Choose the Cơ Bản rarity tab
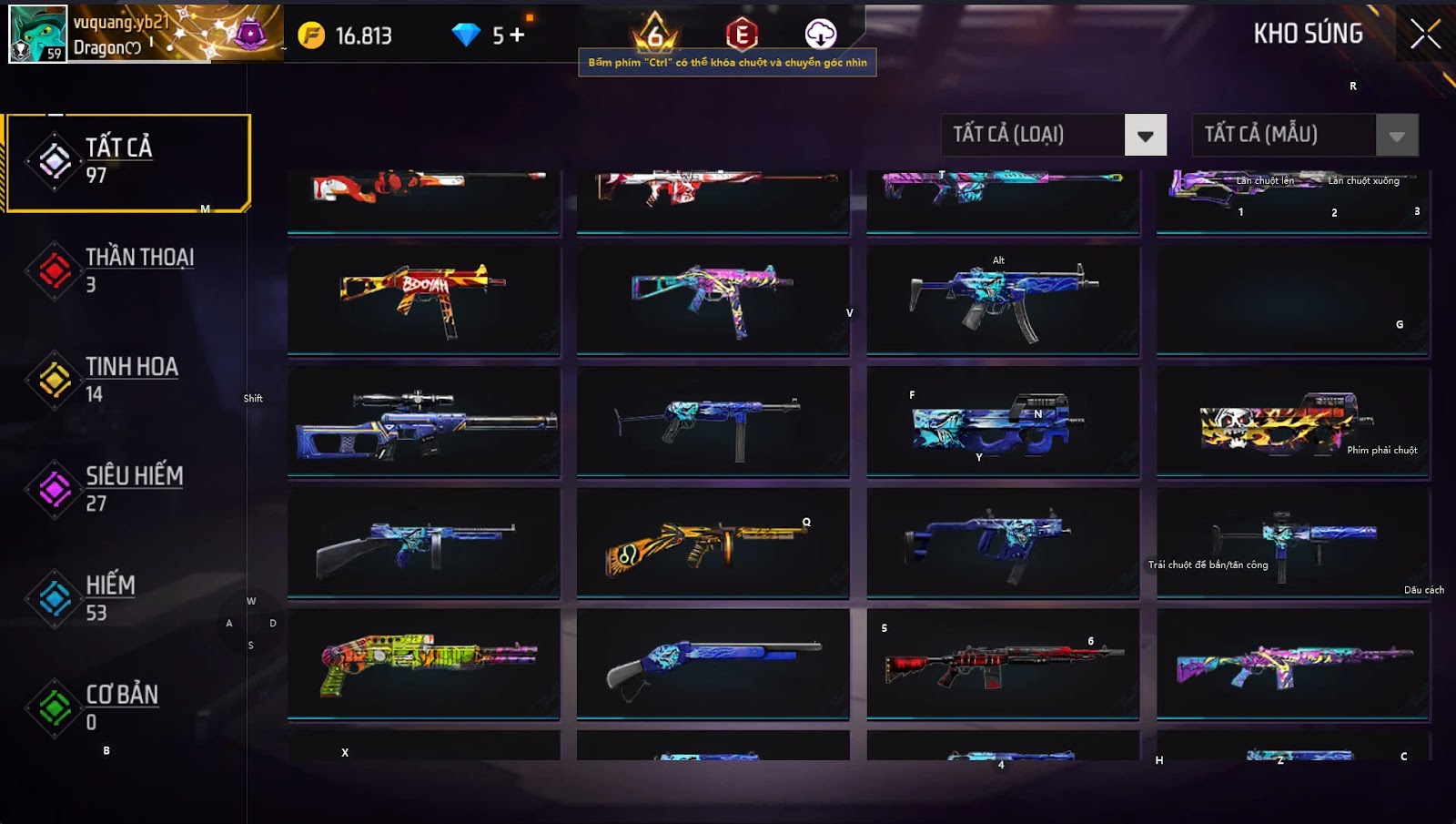Viewport: 1456px width, 824px height. coord(128,707)
